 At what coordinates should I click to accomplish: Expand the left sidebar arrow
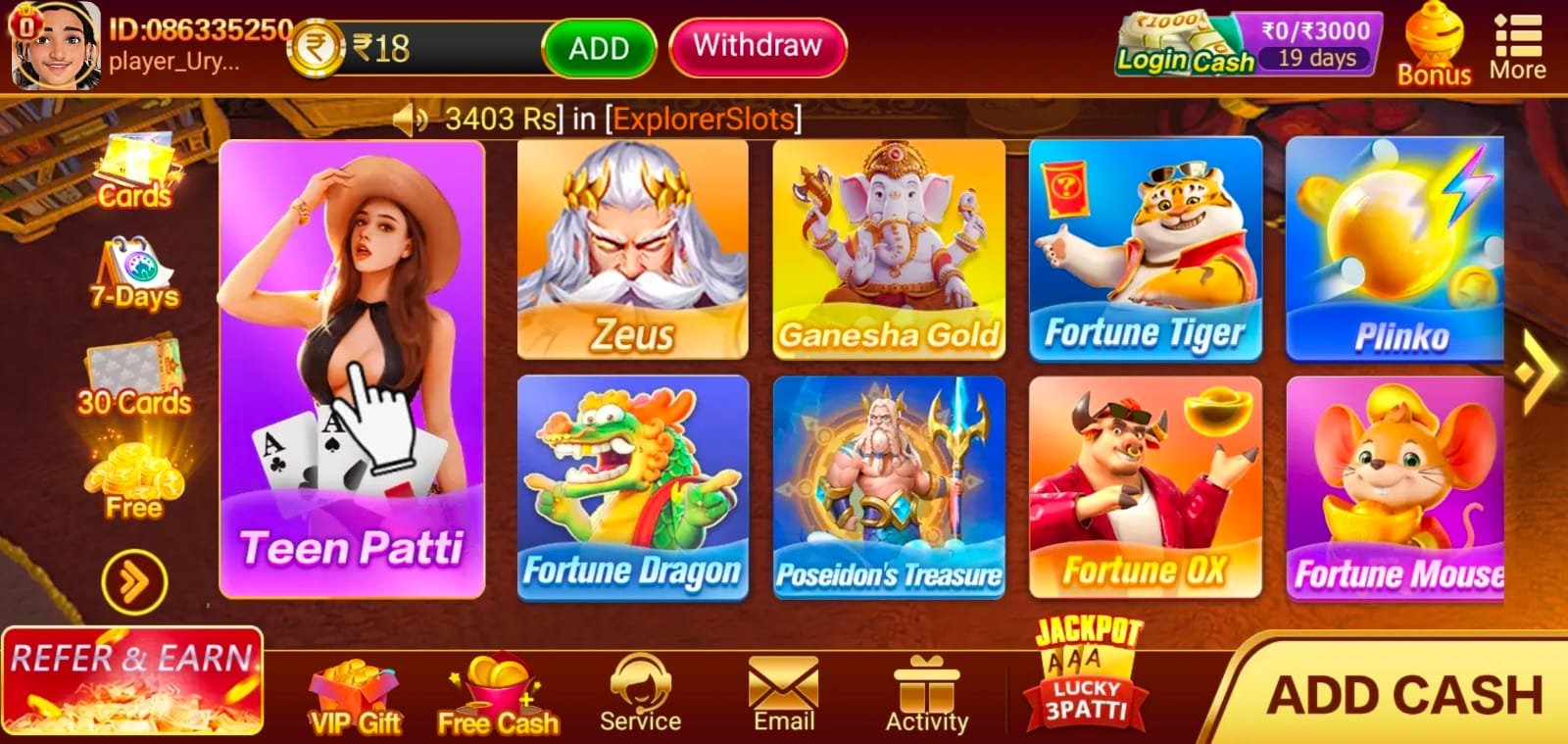[x=133, y=578]
